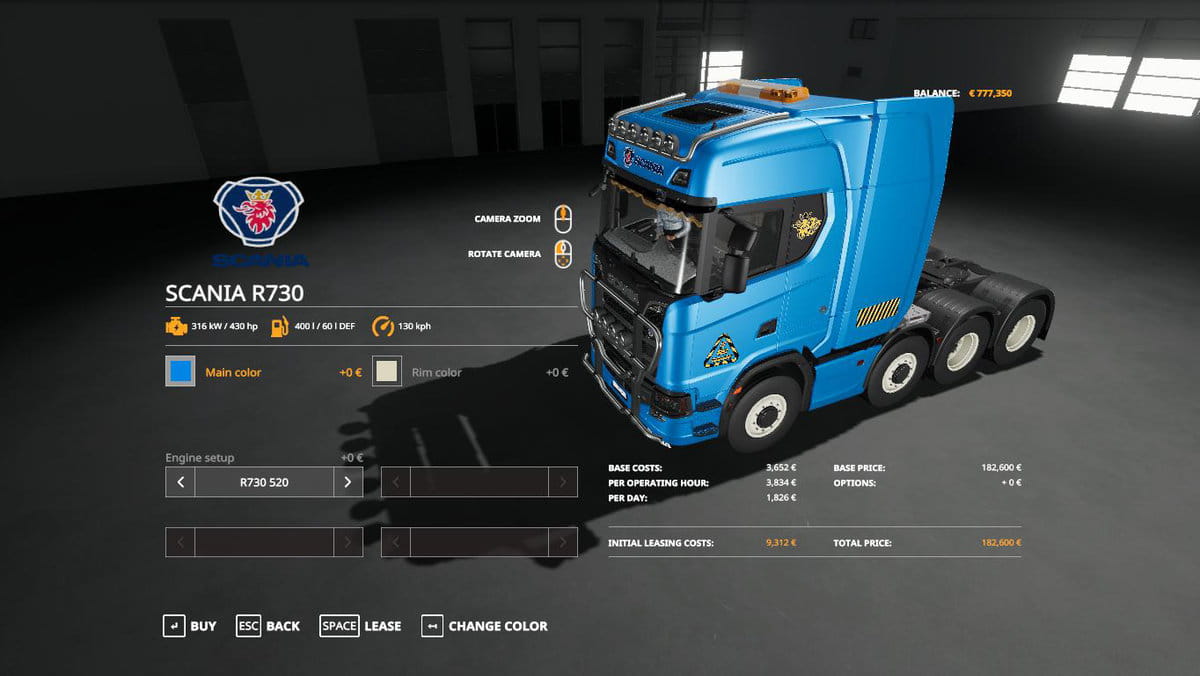Go back to the previous shop screen

coord(268,626)
